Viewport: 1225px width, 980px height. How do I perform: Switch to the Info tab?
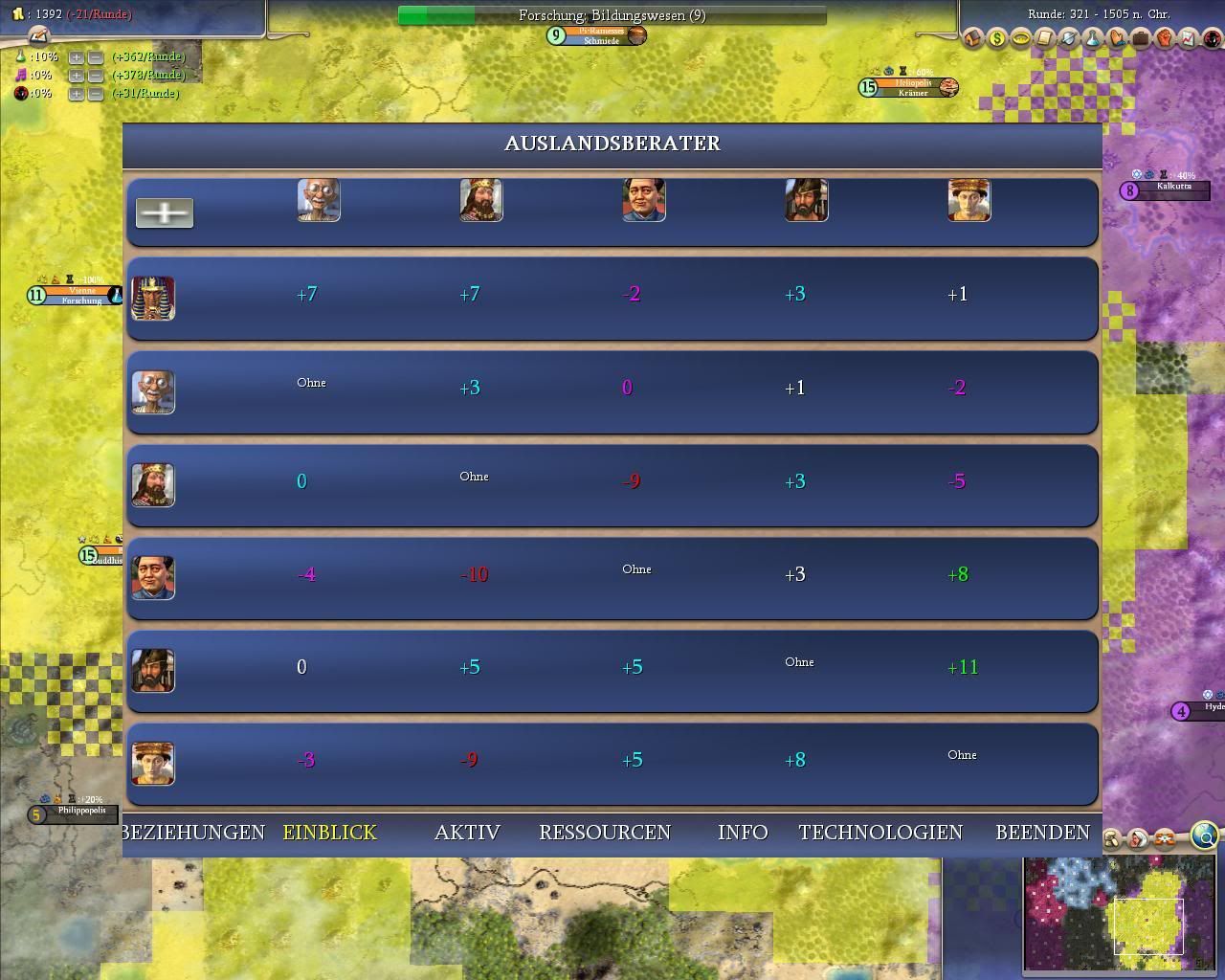pos(743,833)
